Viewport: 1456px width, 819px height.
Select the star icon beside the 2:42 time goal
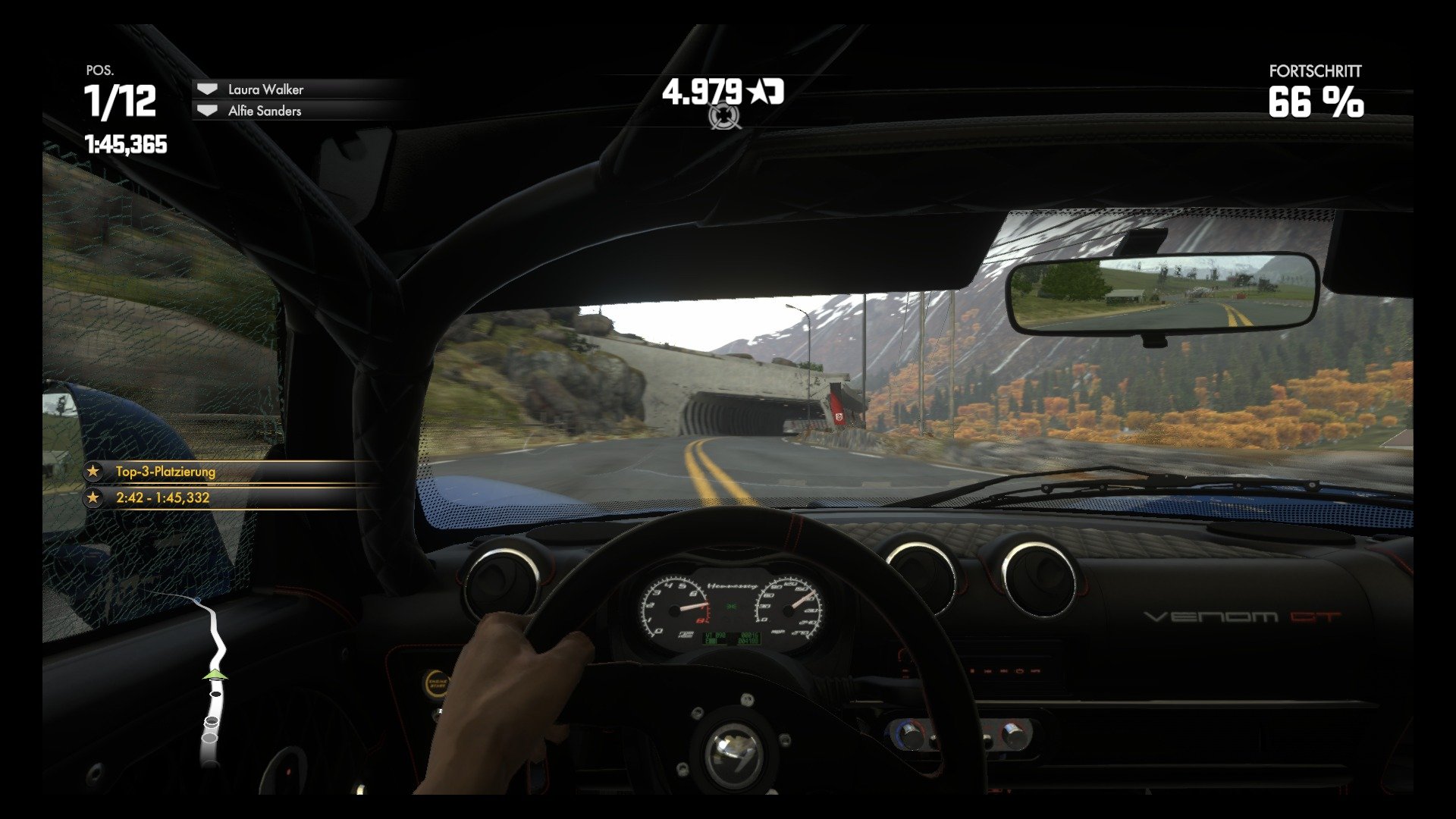[93, 498]
